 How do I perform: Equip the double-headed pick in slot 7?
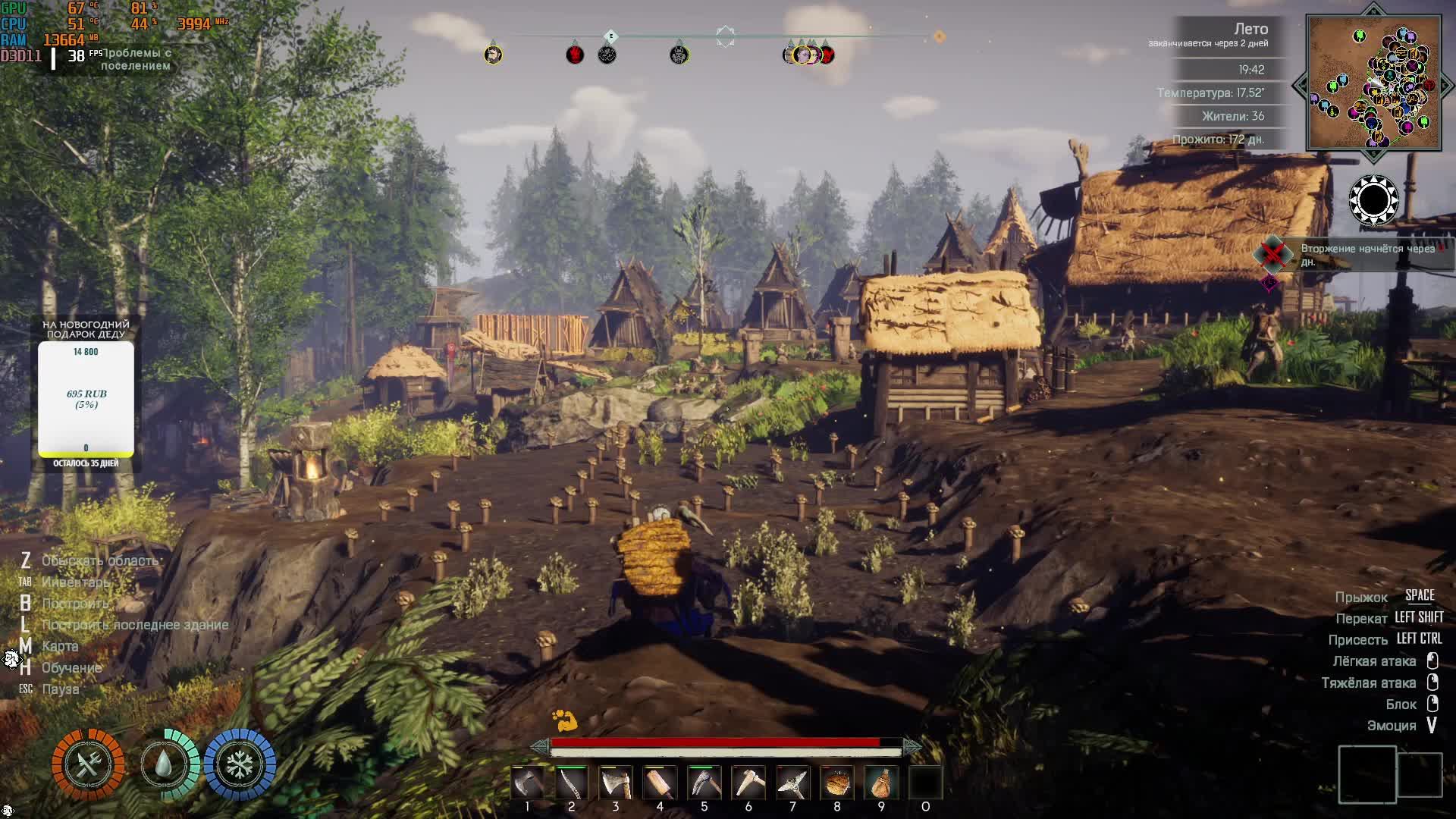coord(792,783)
